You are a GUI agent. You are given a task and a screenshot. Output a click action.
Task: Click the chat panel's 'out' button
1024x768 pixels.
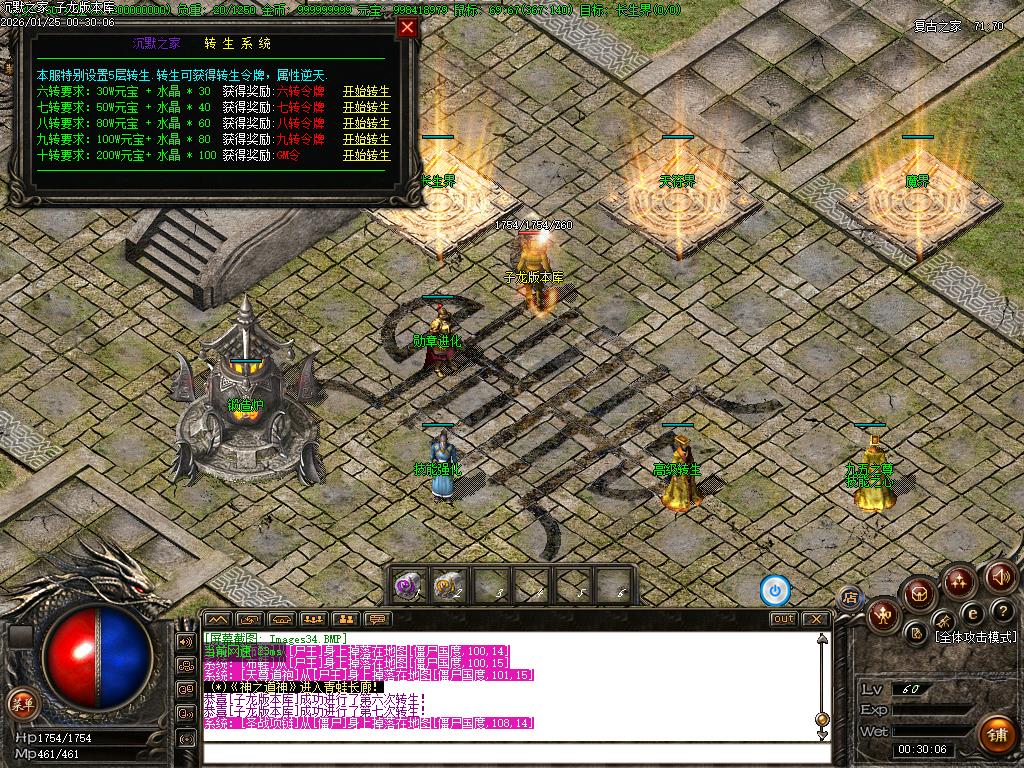pyautogui.click(x=783, y=619)
